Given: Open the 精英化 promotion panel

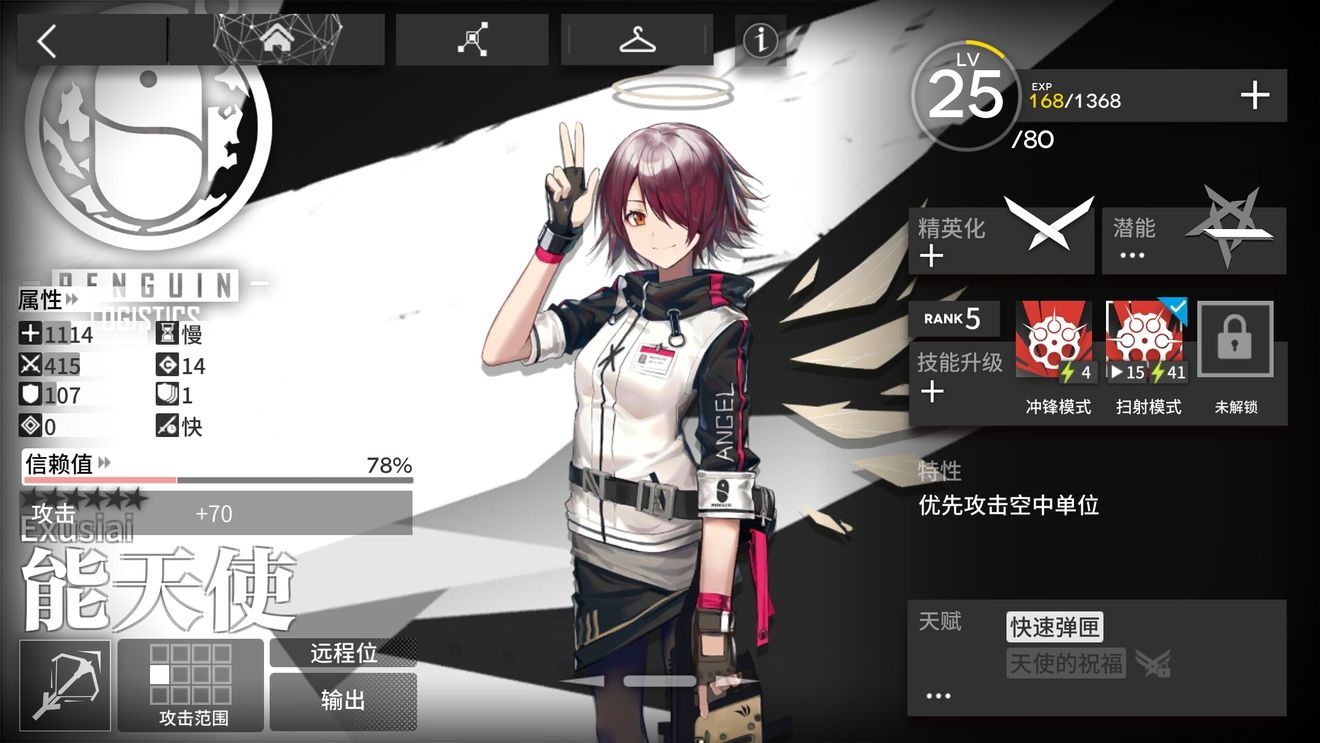Looking at the screenshot, I should click(1000, 240).
